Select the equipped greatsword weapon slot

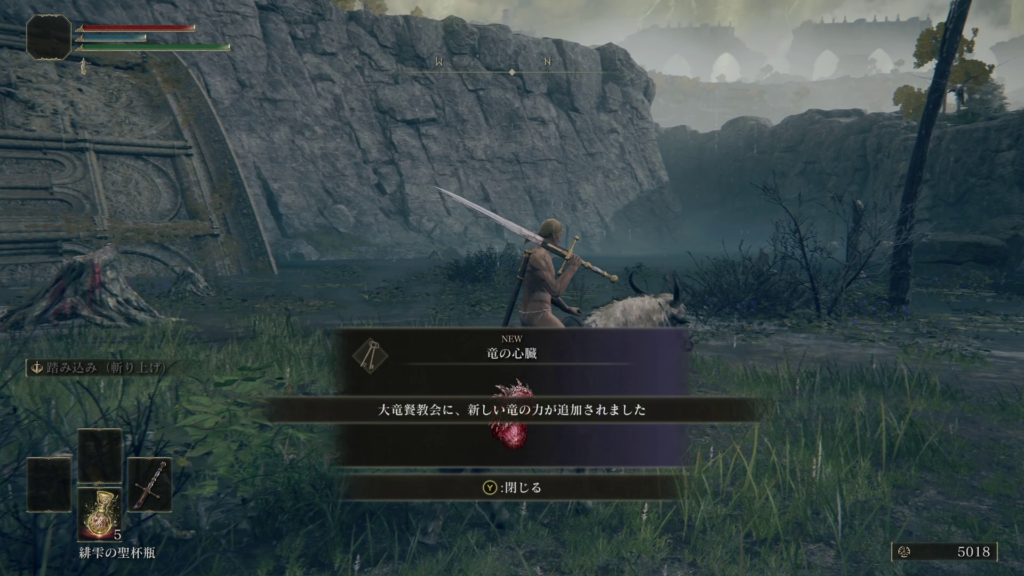(149, 485)
